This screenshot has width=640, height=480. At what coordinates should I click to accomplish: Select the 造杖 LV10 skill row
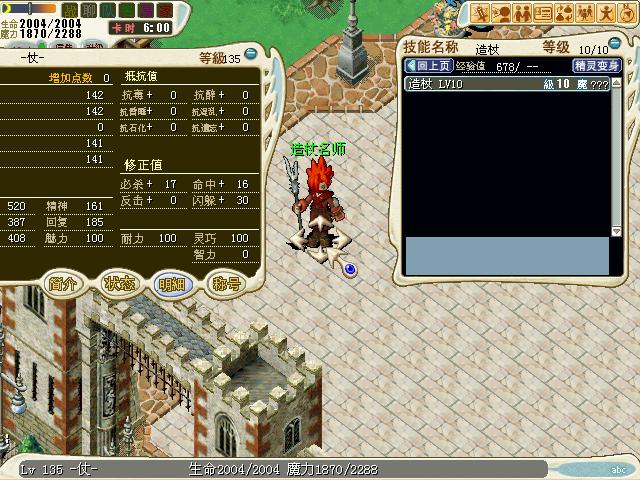point(504,84)
